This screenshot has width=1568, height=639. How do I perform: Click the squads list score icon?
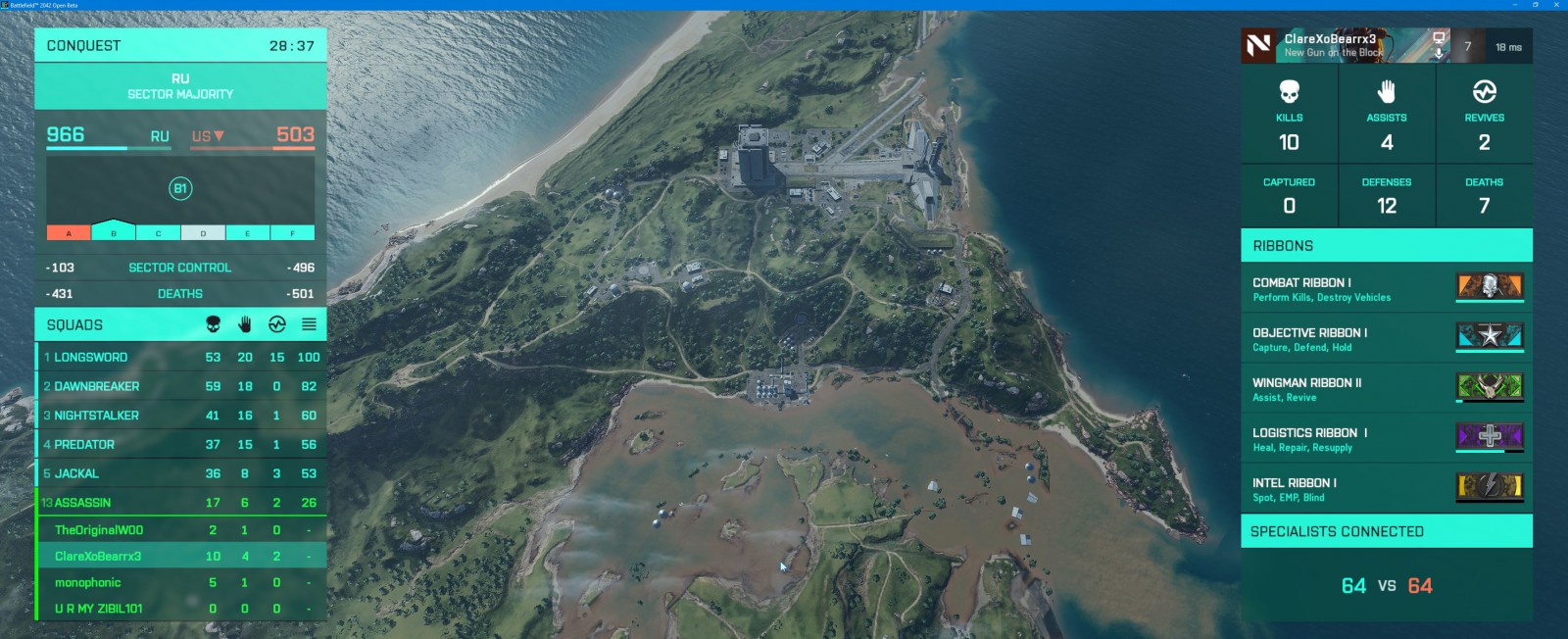click(x=309, y=324)
